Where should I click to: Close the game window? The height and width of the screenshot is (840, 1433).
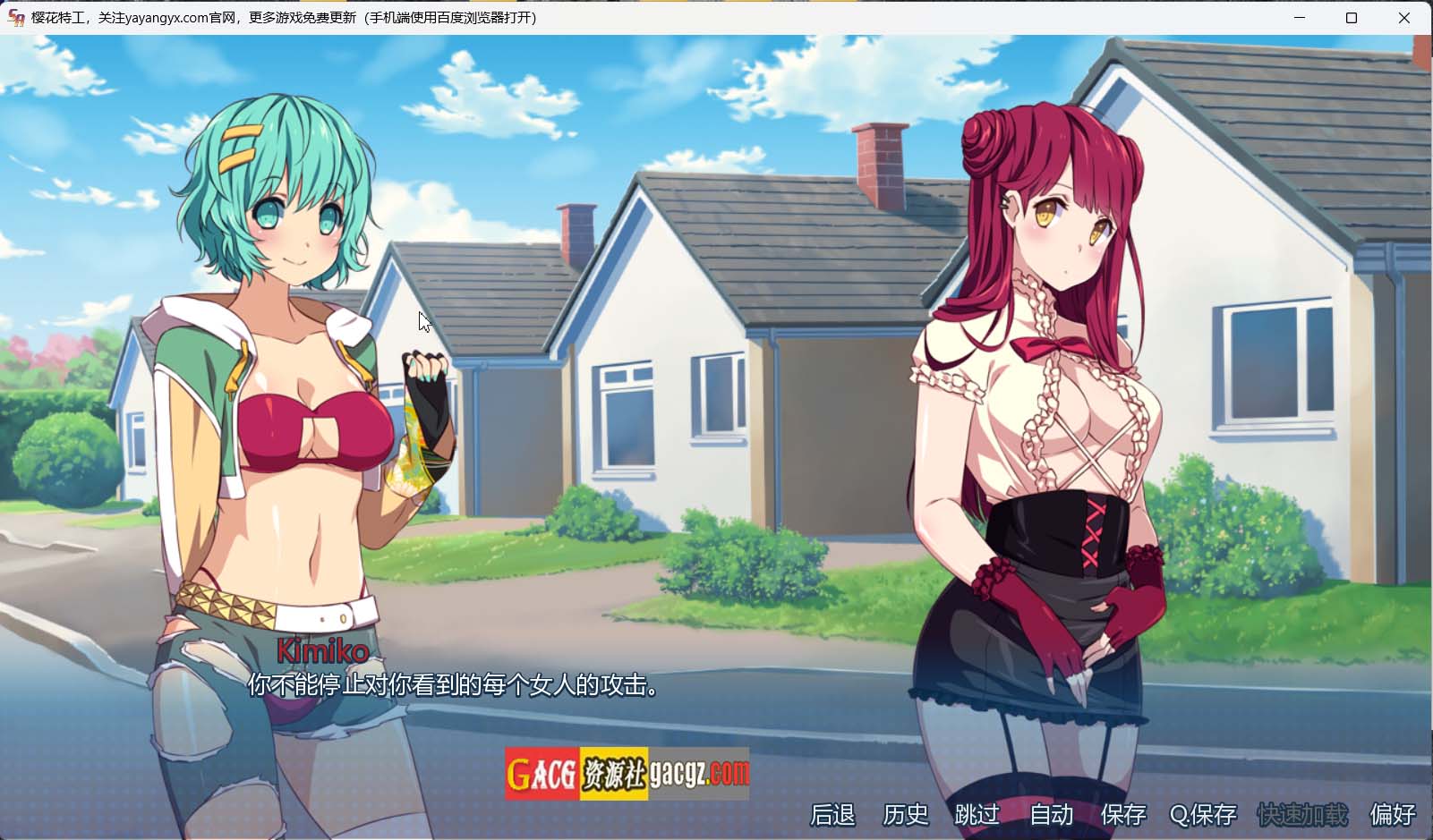pyautogui.click(x=1403, y=18)
